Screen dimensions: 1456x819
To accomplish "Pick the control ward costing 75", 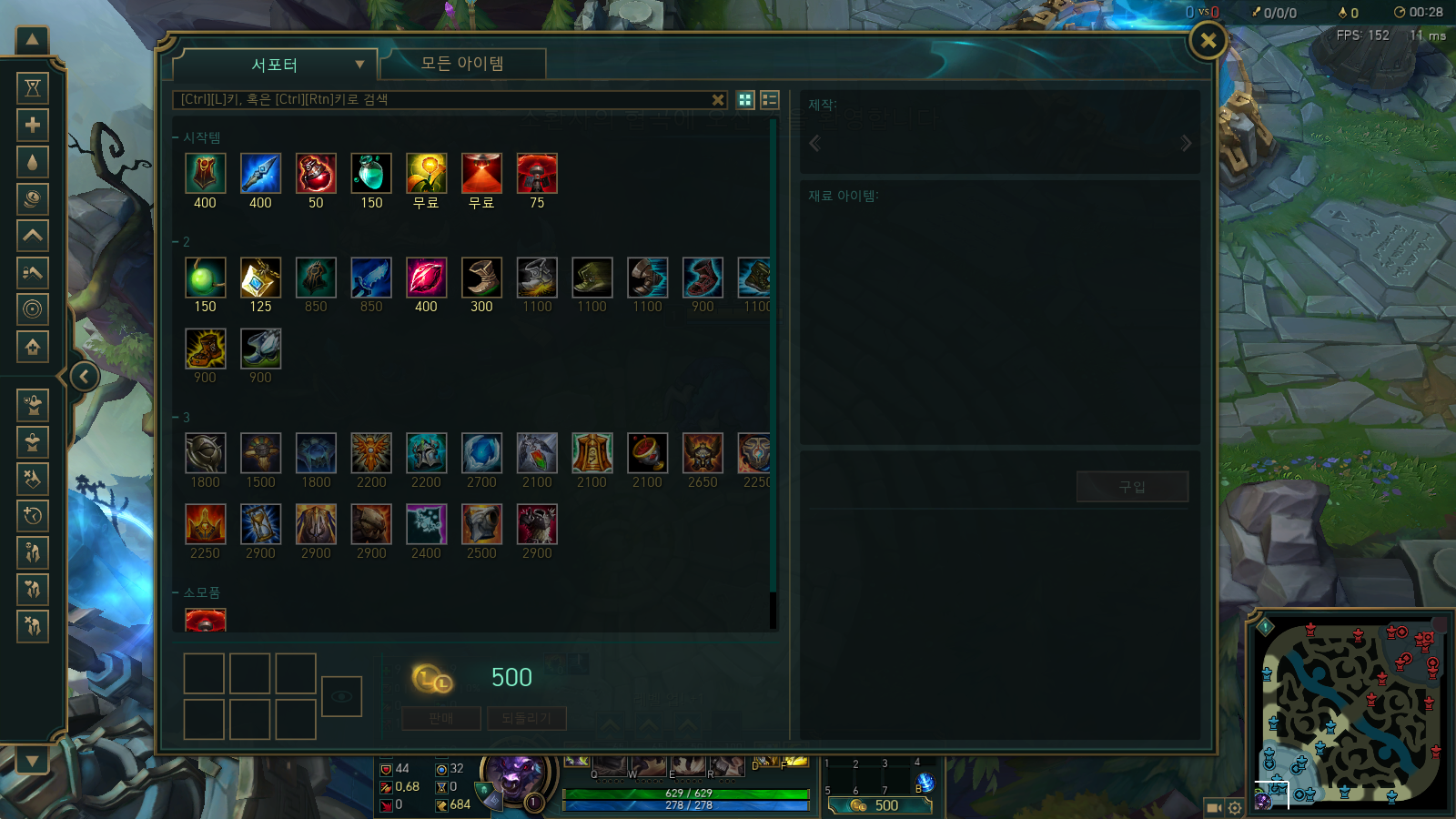I will [x=537, y=174].
